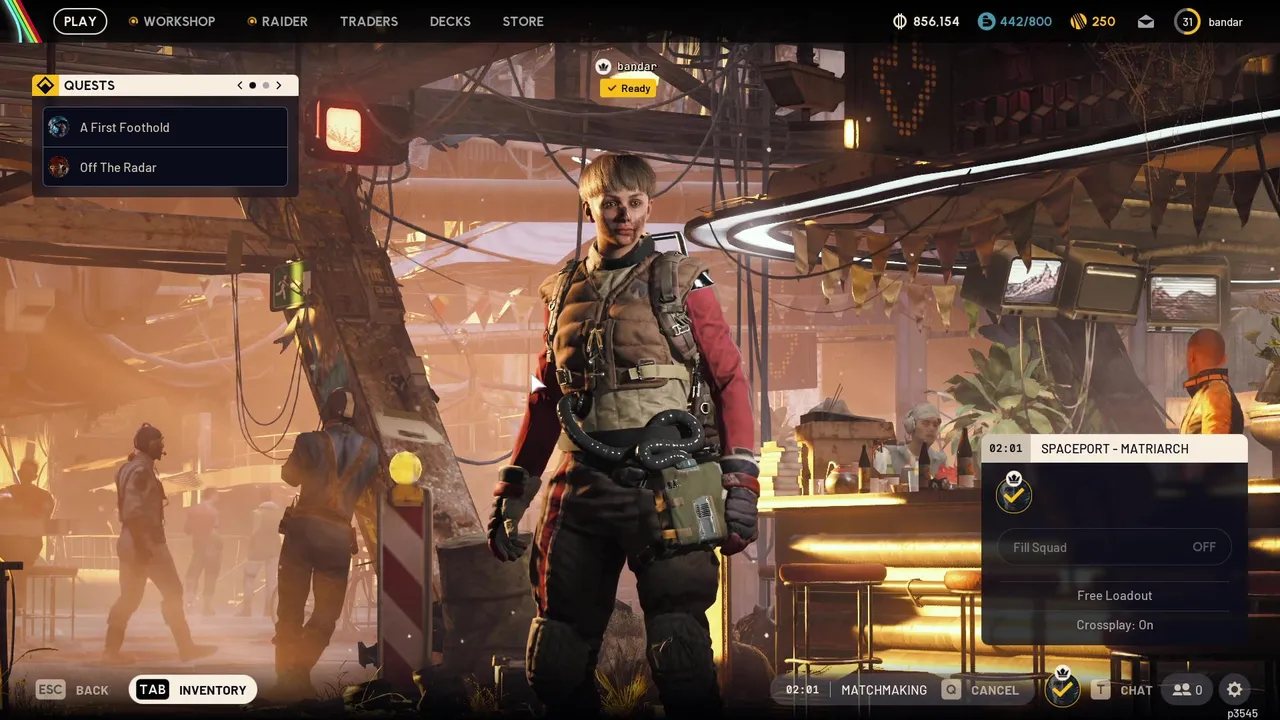The height and width of the screenshot is (720, 1280).
Task: Choose the Free Loadout option
Action: [x=1114, y=595]
